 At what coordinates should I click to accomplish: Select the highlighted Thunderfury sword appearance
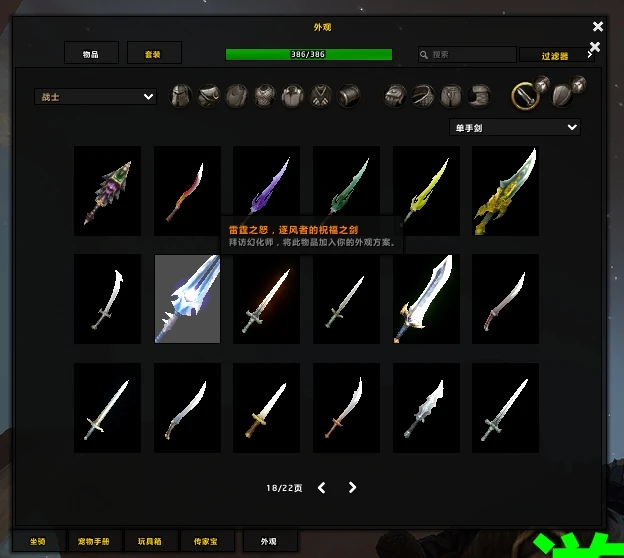(187, 299)
